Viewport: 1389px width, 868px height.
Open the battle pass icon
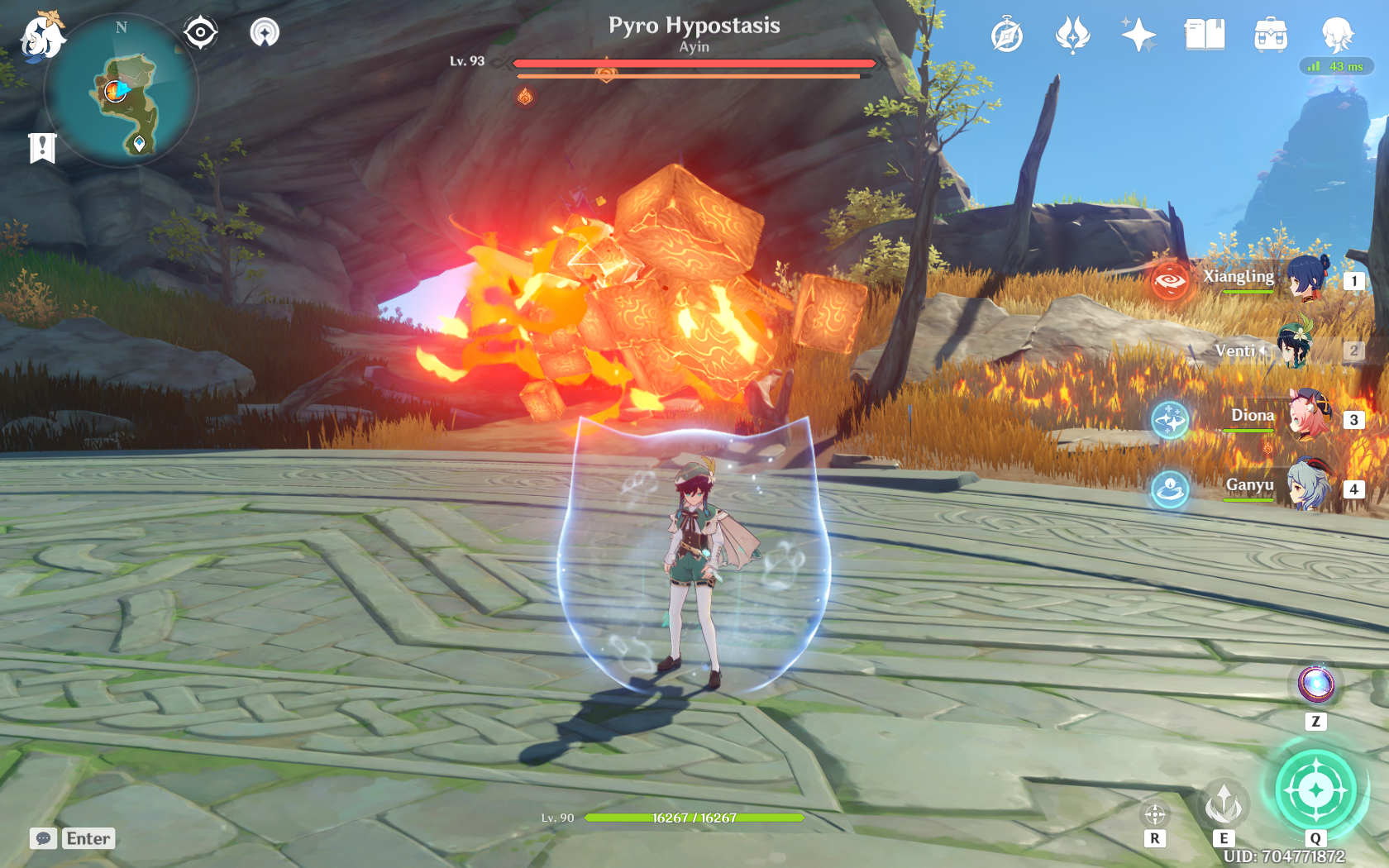[1072, 36]
